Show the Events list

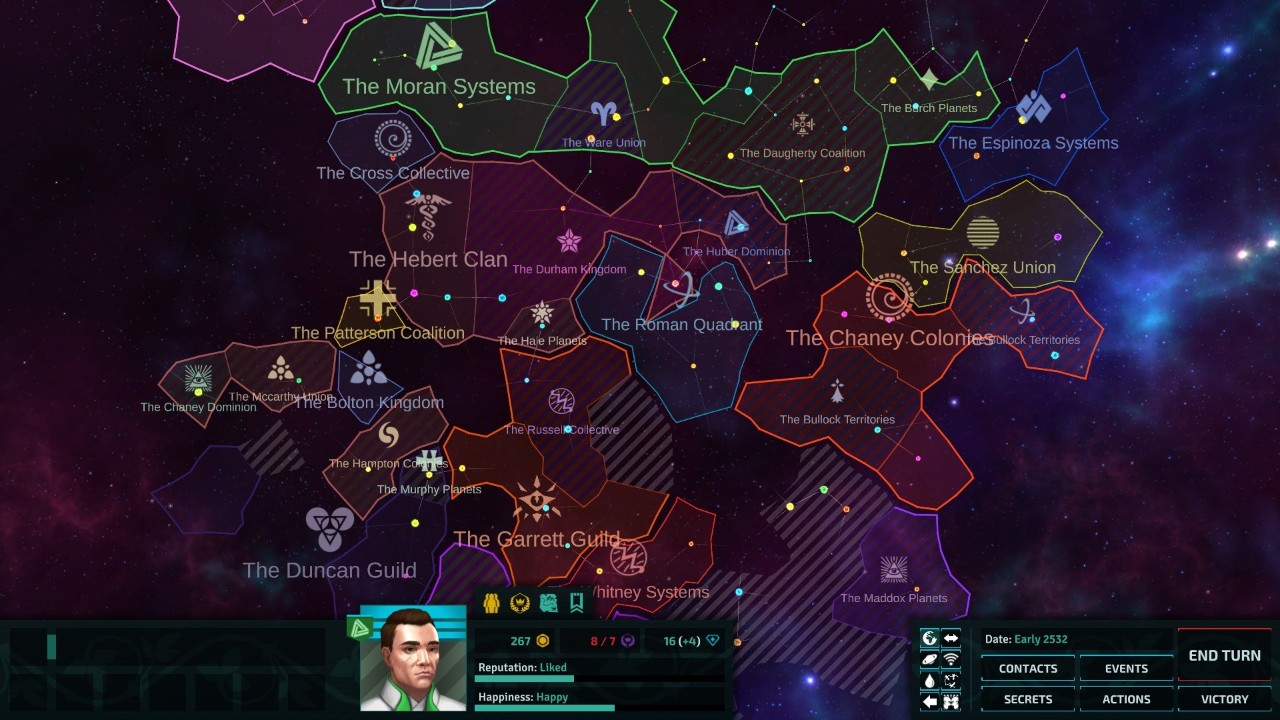pyautogui.click(x=1126, y=668)
